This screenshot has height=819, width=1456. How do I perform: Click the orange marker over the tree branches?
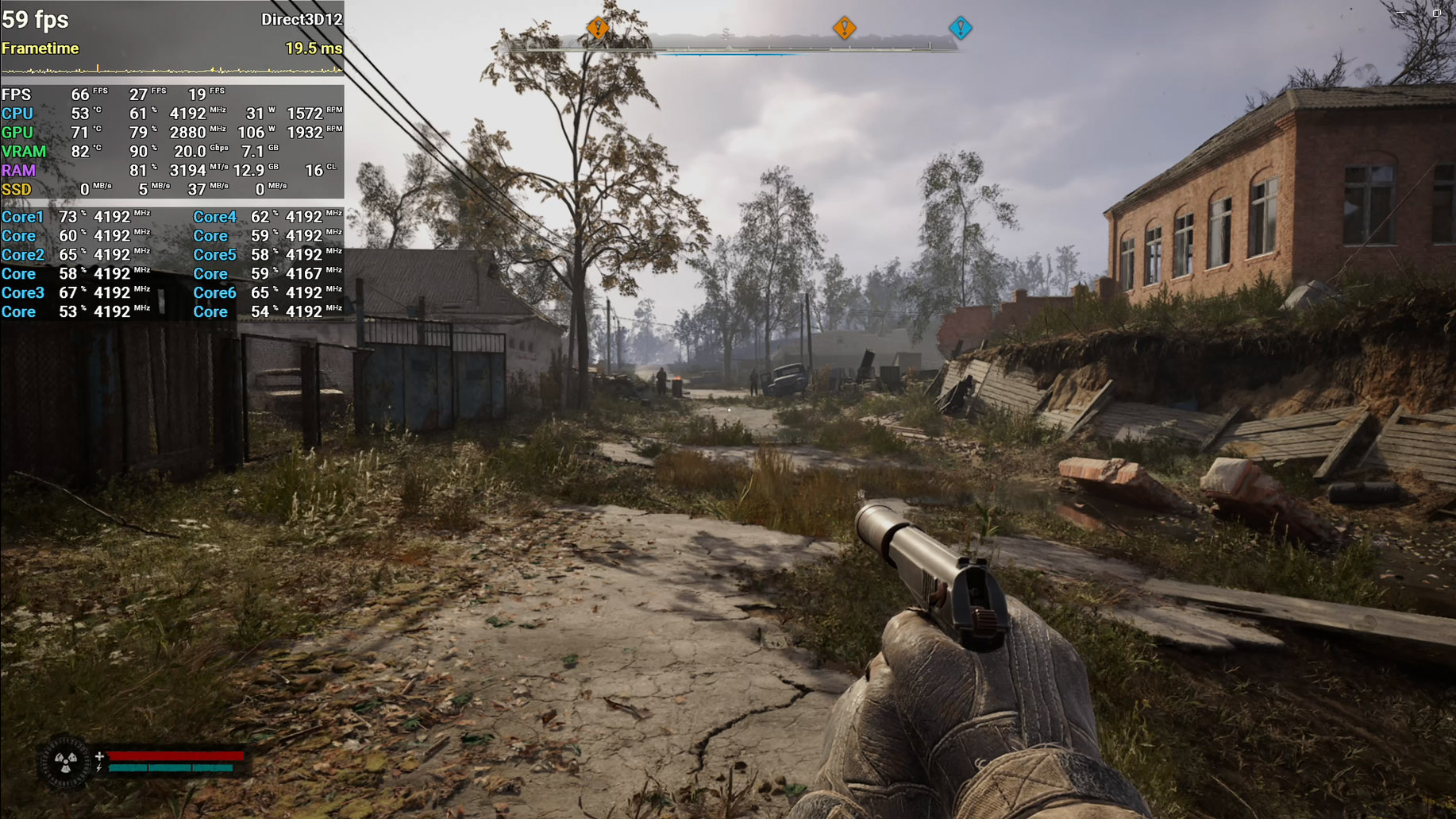click(x=597, y=28)
